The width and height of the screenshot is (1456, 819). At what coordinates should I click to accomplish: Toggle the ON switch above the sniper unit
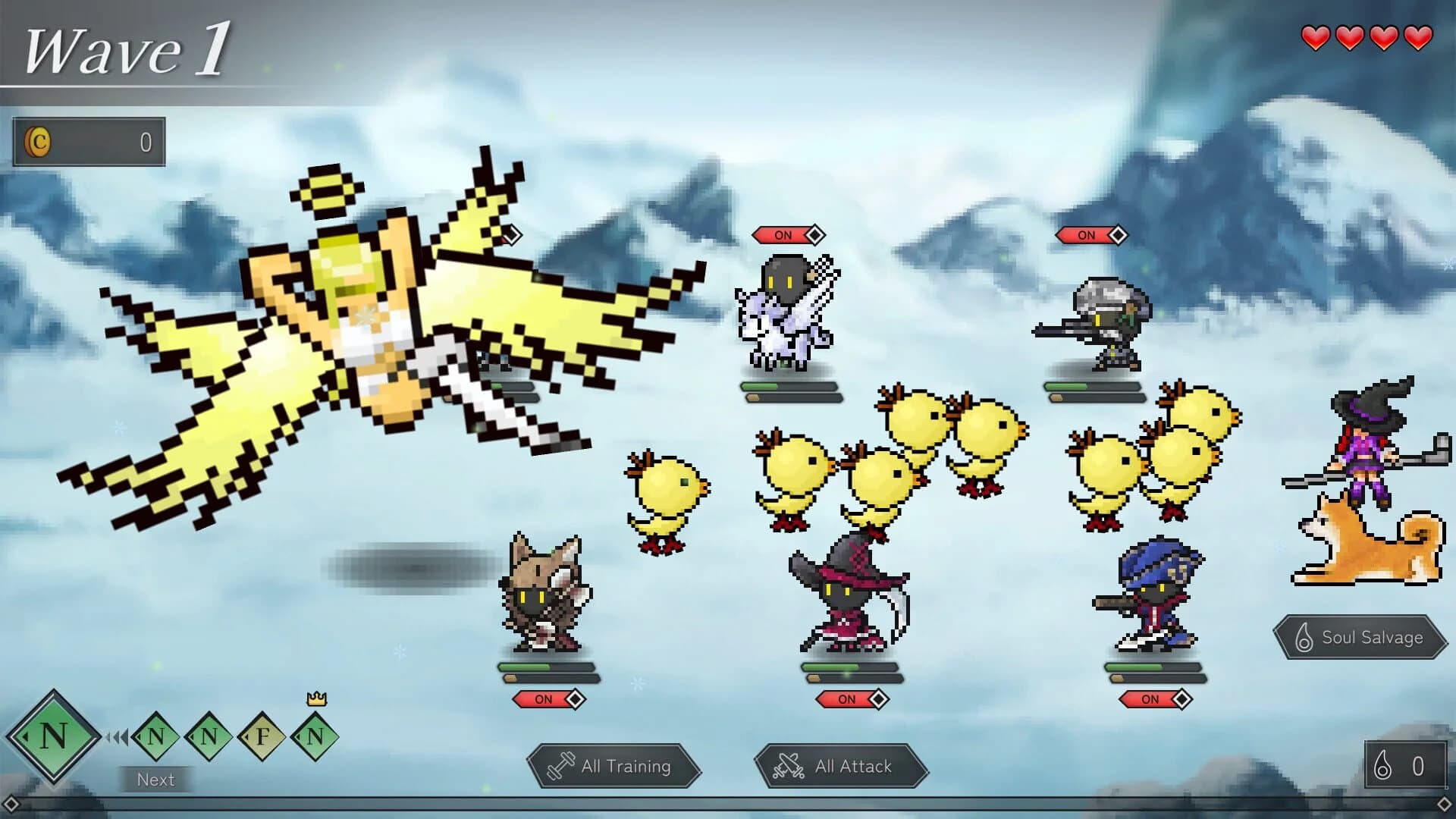1086,235
